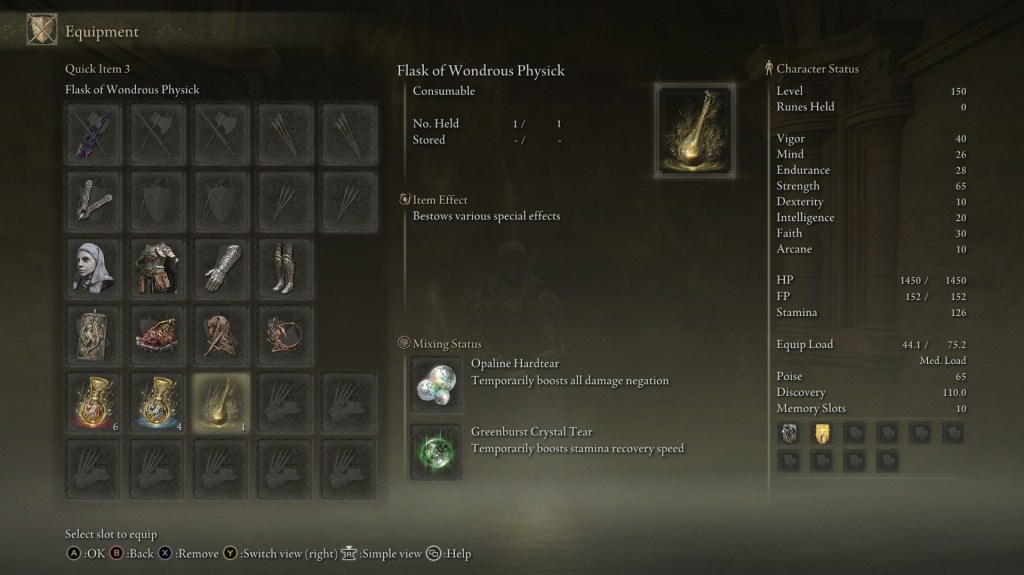Select the twin flail left-hand weapon slot
Screen dimensions: 1024x575
[x=96, y=199]
